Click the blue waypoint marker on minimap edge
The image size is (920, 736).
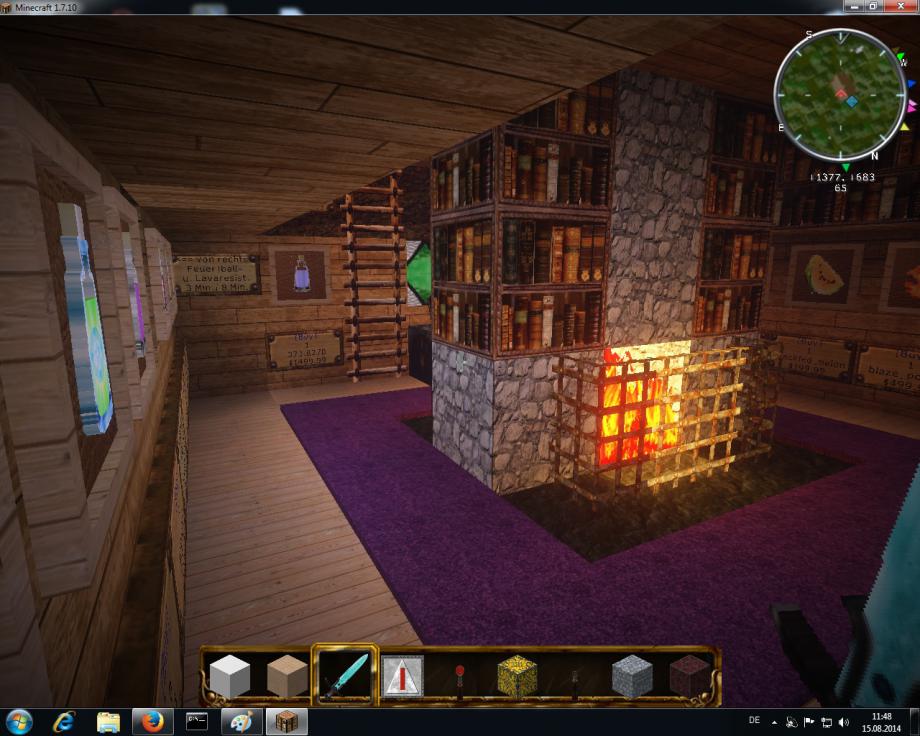(912, 84)
